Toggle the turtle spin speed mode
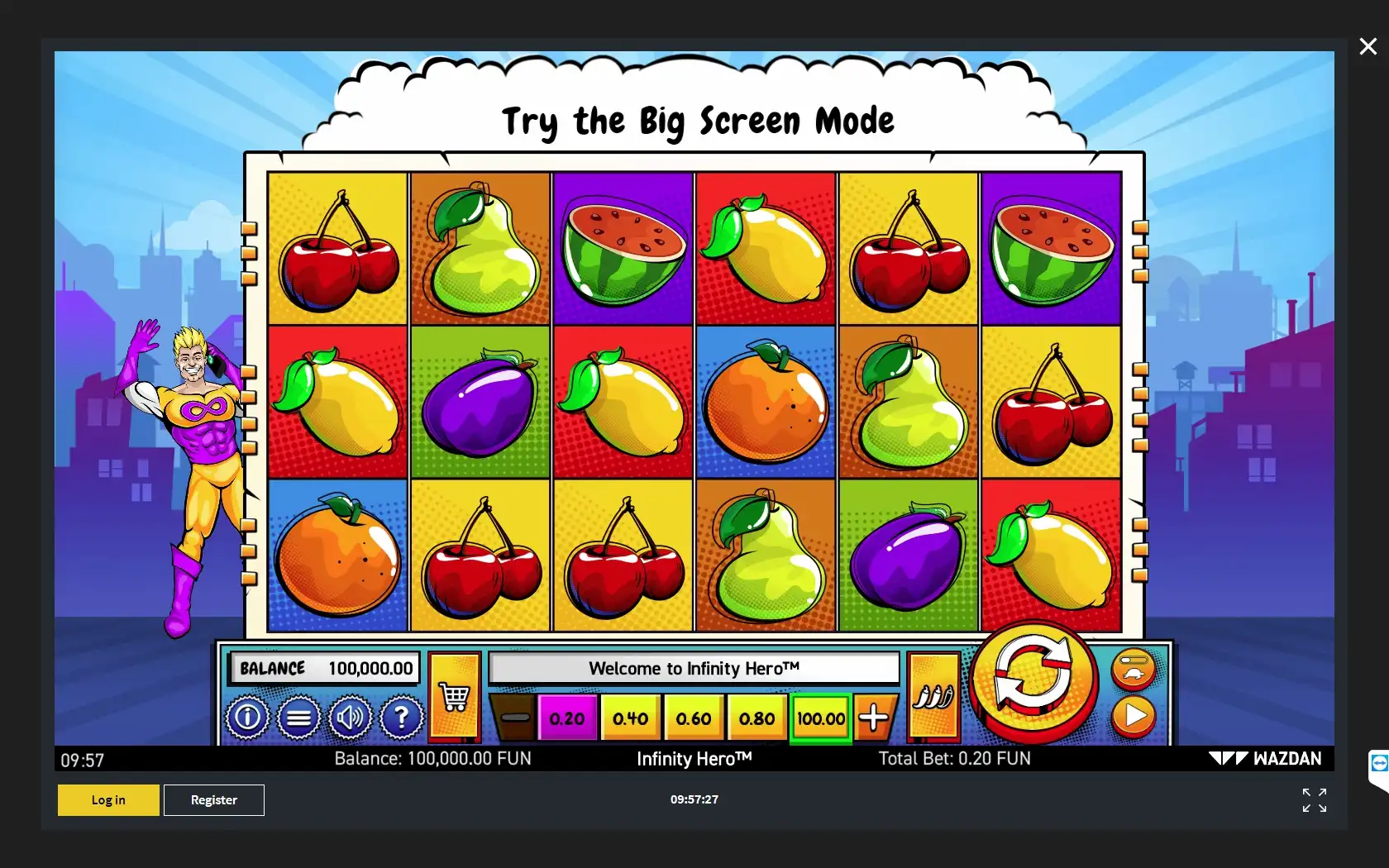Screen dimensions: 1389x868 (1134, 669)
